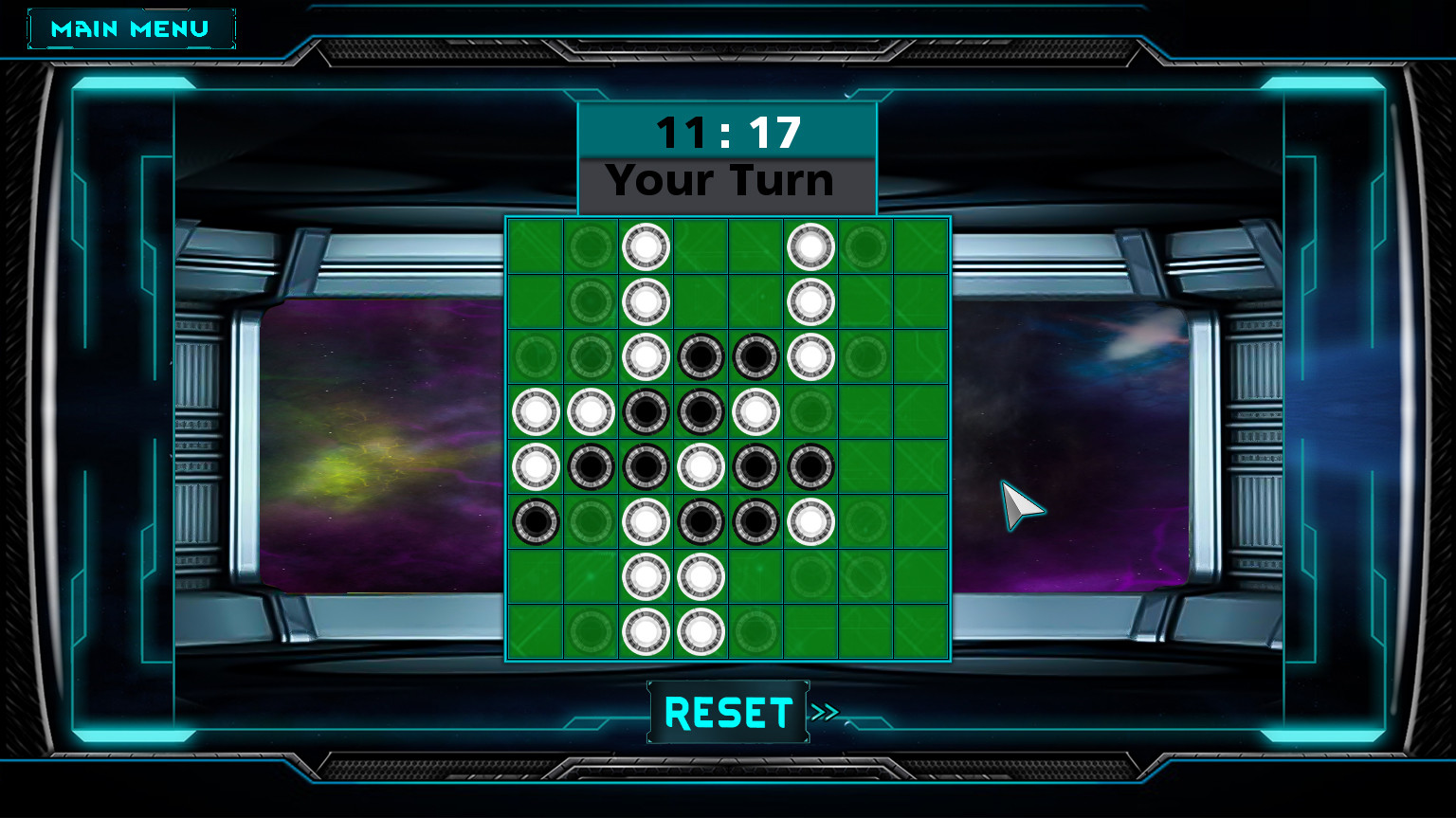Select the black piece in the center of the board

click(x=701, y=411)
